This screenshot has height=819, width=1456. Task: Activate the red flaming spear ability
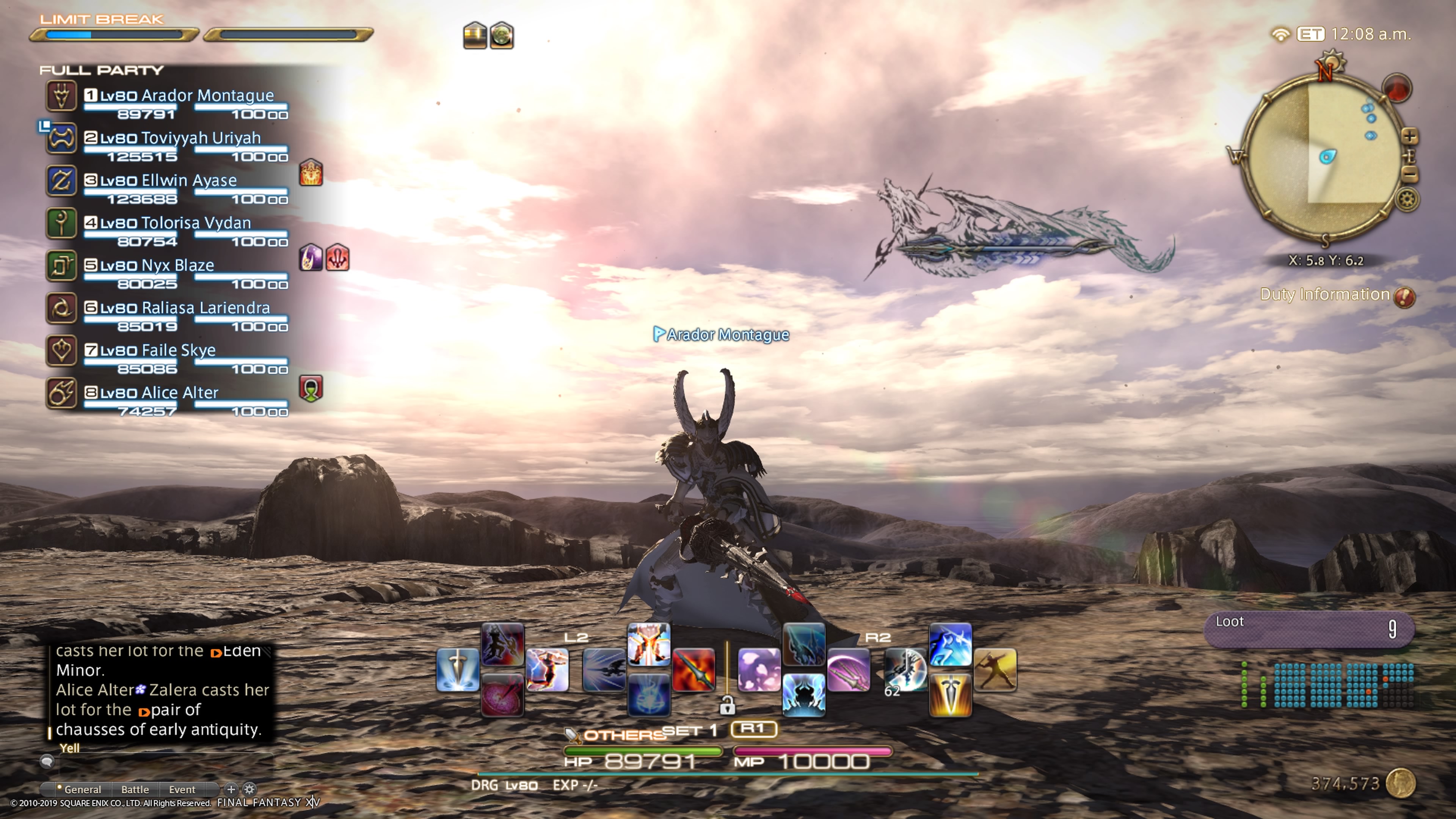(693, 670)
